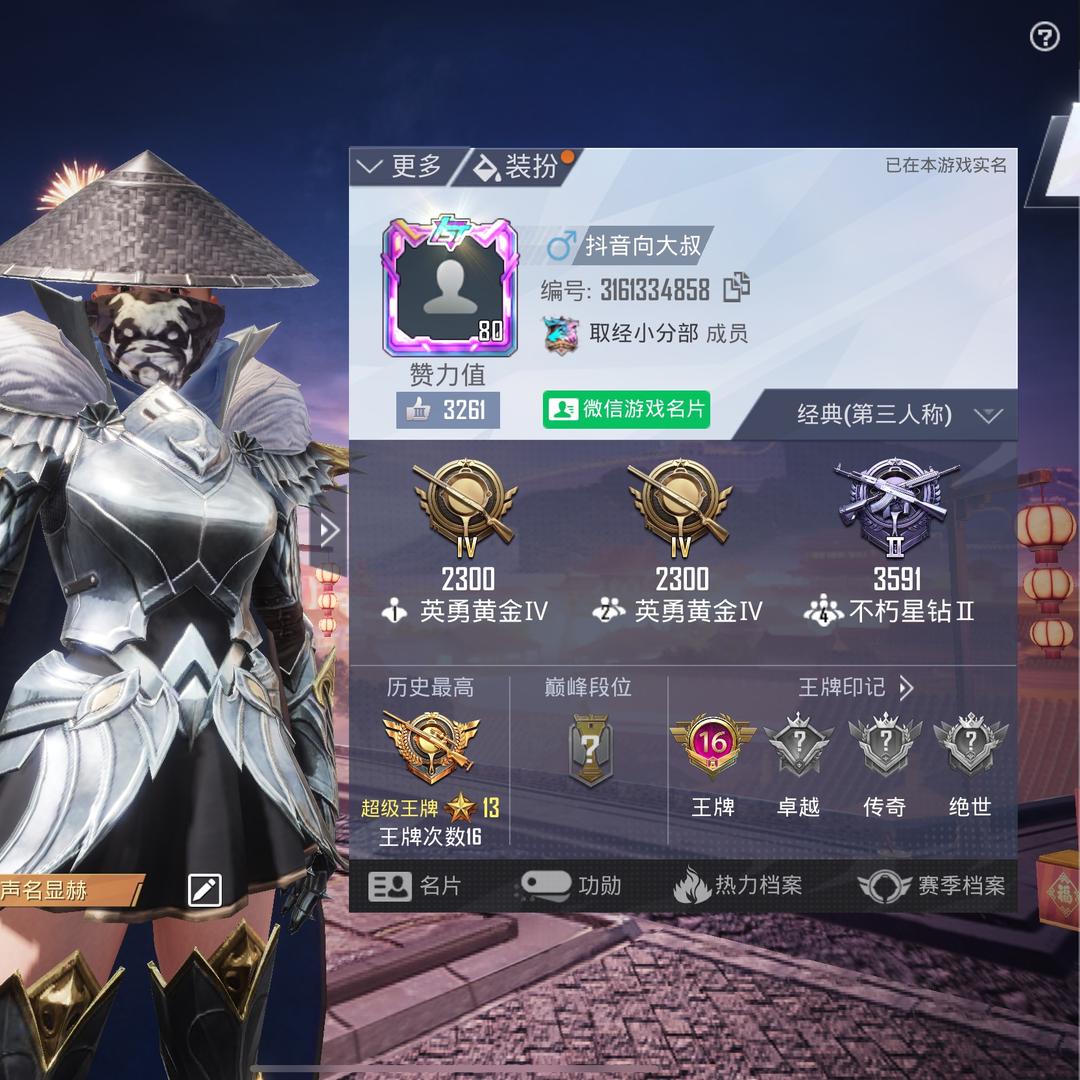Image resolution: width=1080 pixels, height=1080 pixels.
Task: Select the squad 不朽星钻II rank badge
Action: pyautogui.click(x=896, y=500)
